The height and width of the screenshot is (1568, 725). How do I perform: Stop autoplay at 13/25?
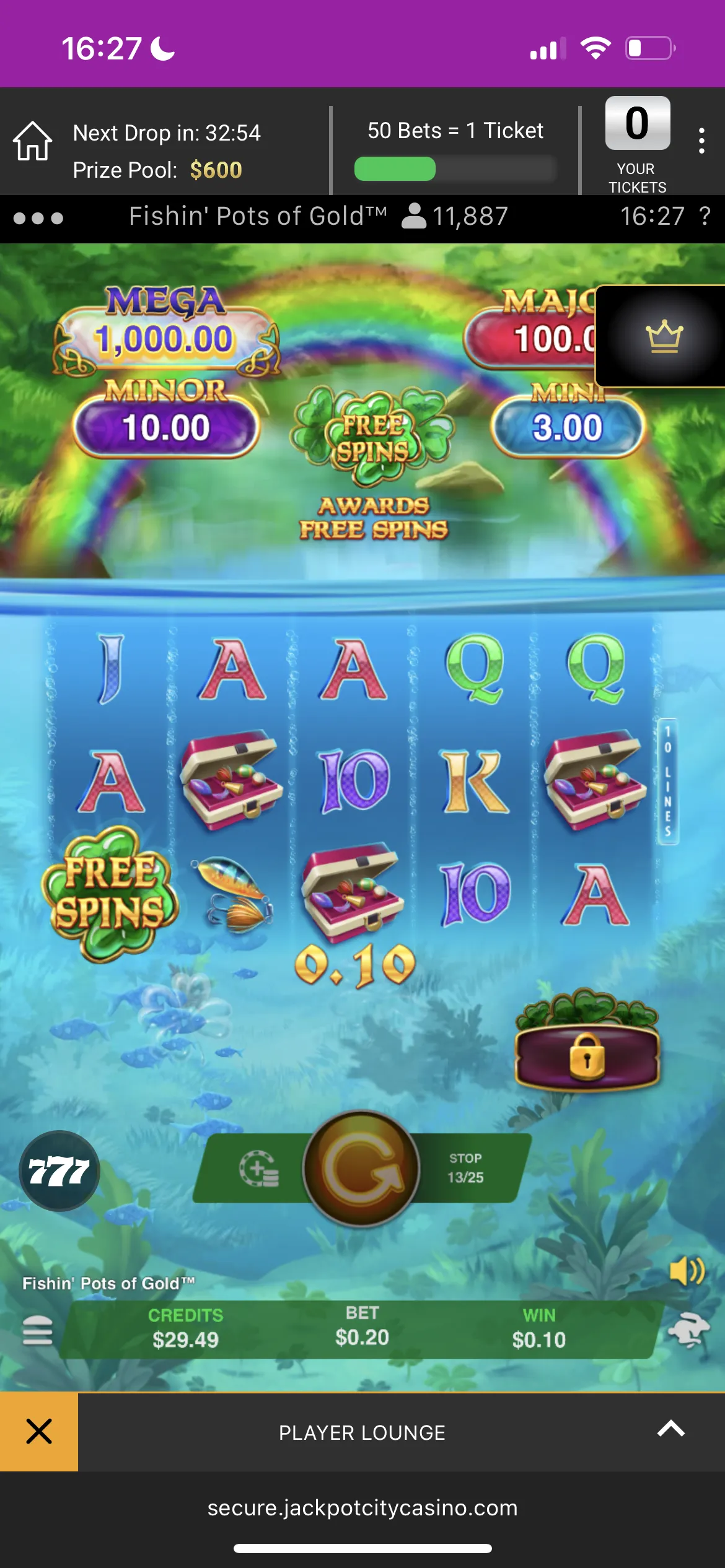(465, 1168)
